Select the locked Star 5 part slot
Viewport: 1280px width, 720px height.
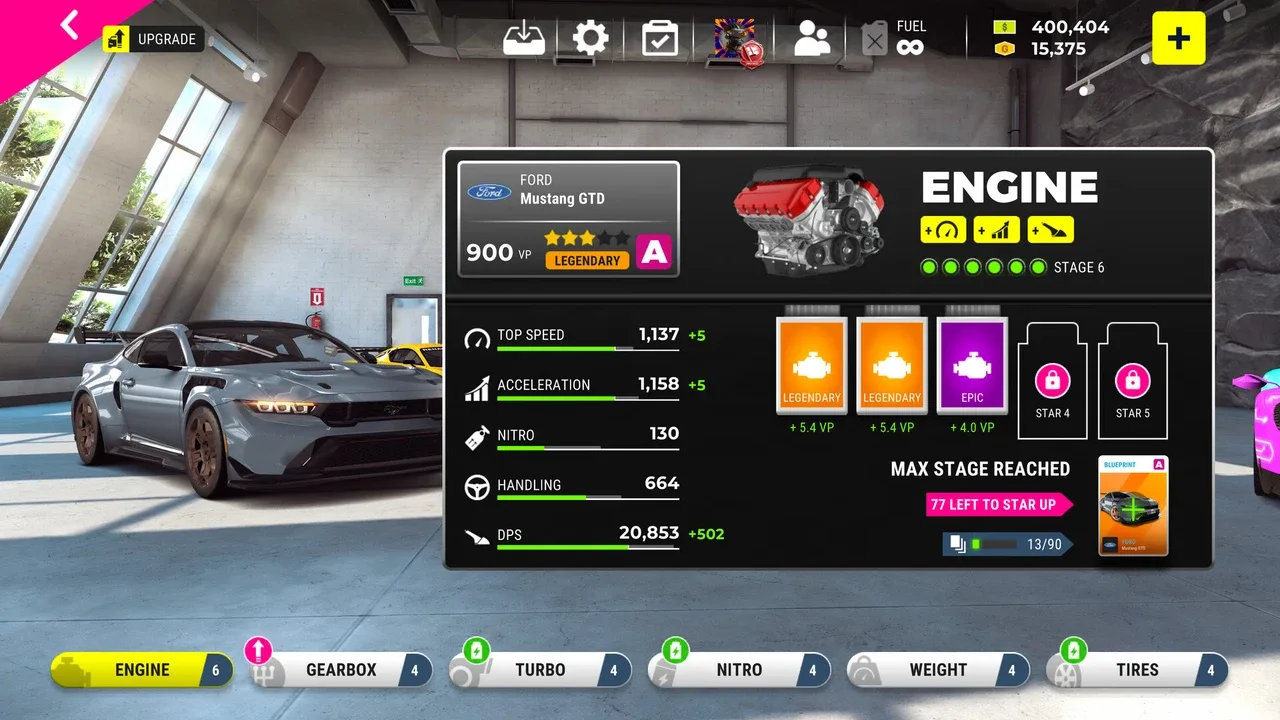pos(1132,382)
